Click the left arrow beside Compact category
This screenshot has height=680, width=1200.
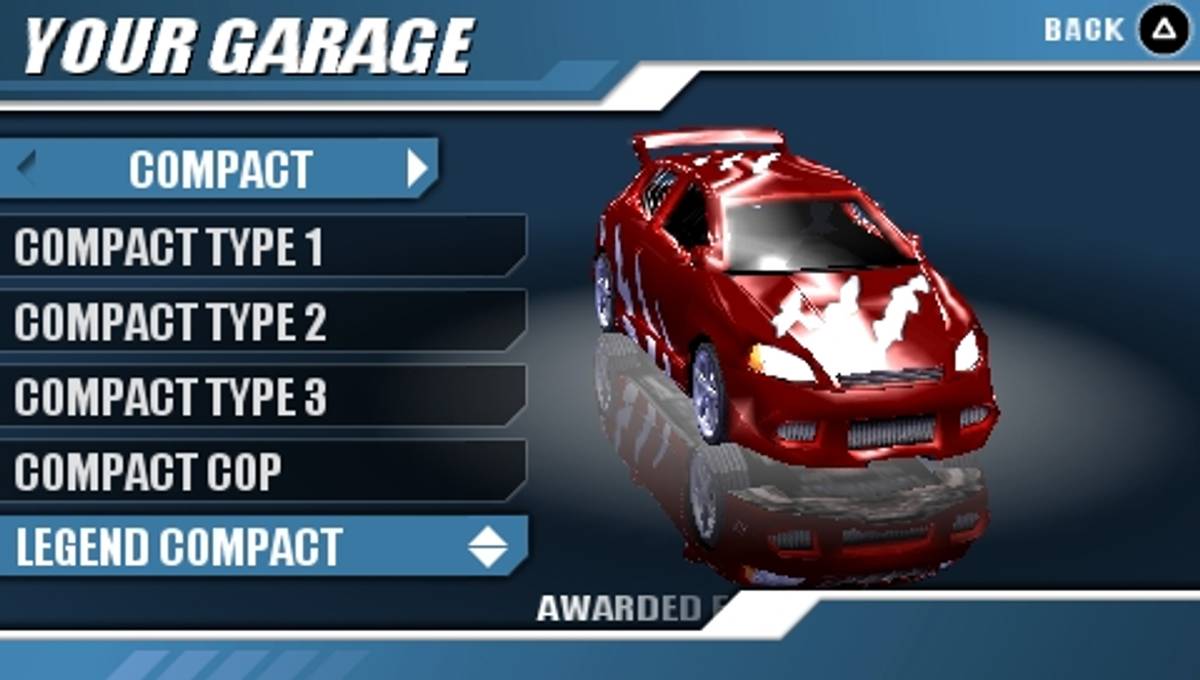[27, 166]
